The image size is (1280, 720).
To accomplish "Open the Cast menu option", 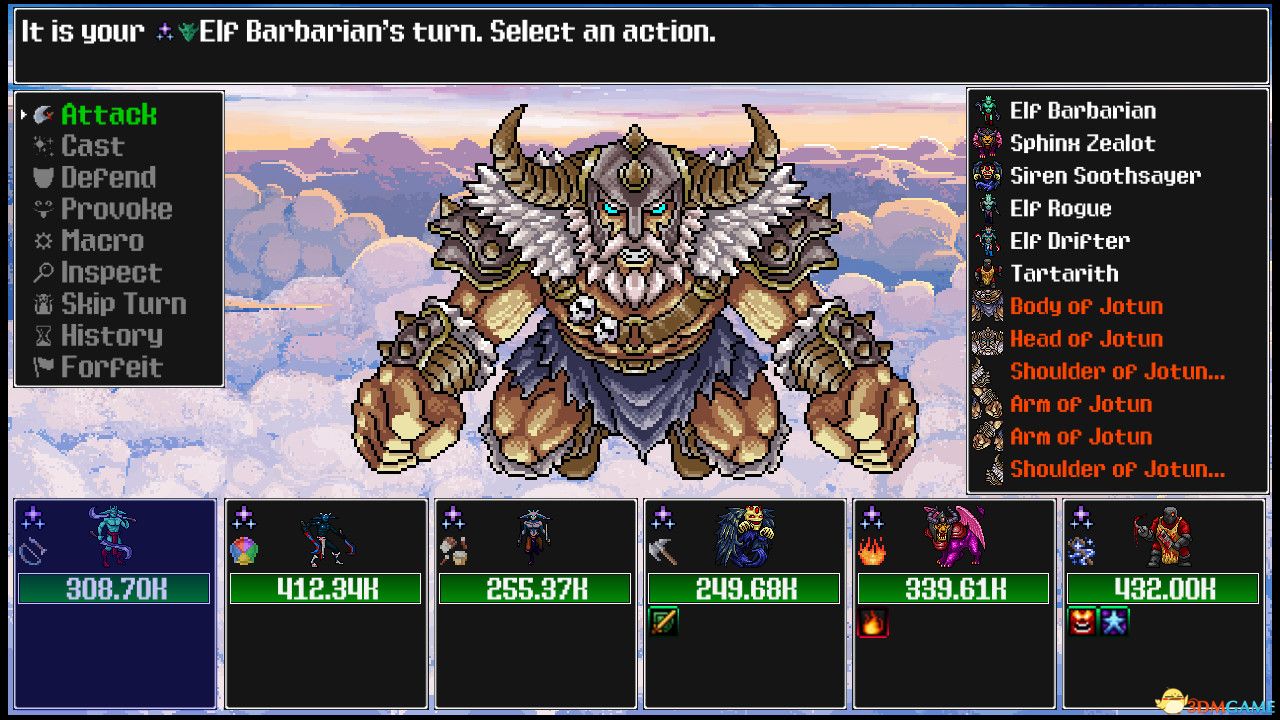I will coord(95,145).
